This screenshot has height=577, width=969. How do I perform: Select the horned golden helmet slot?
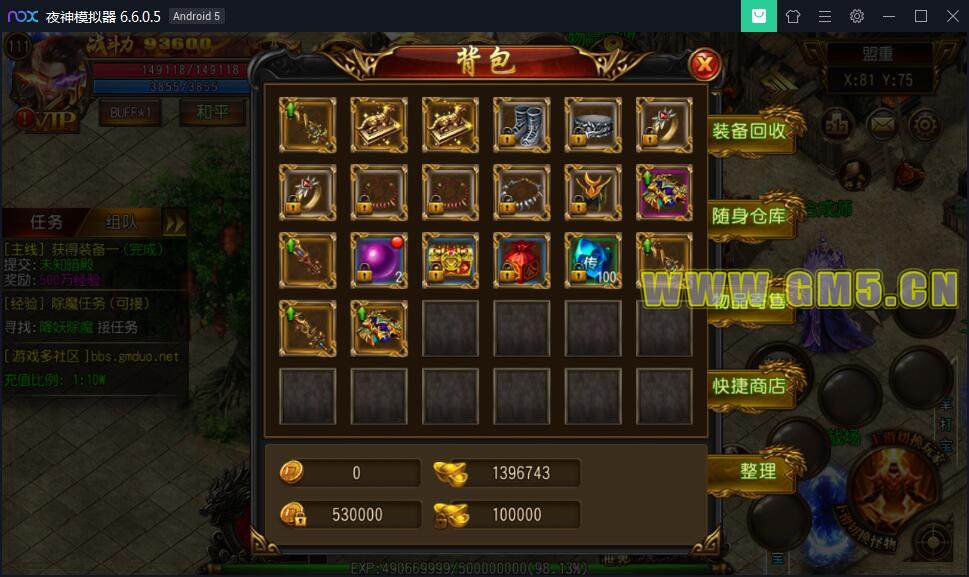click(593, 192)
